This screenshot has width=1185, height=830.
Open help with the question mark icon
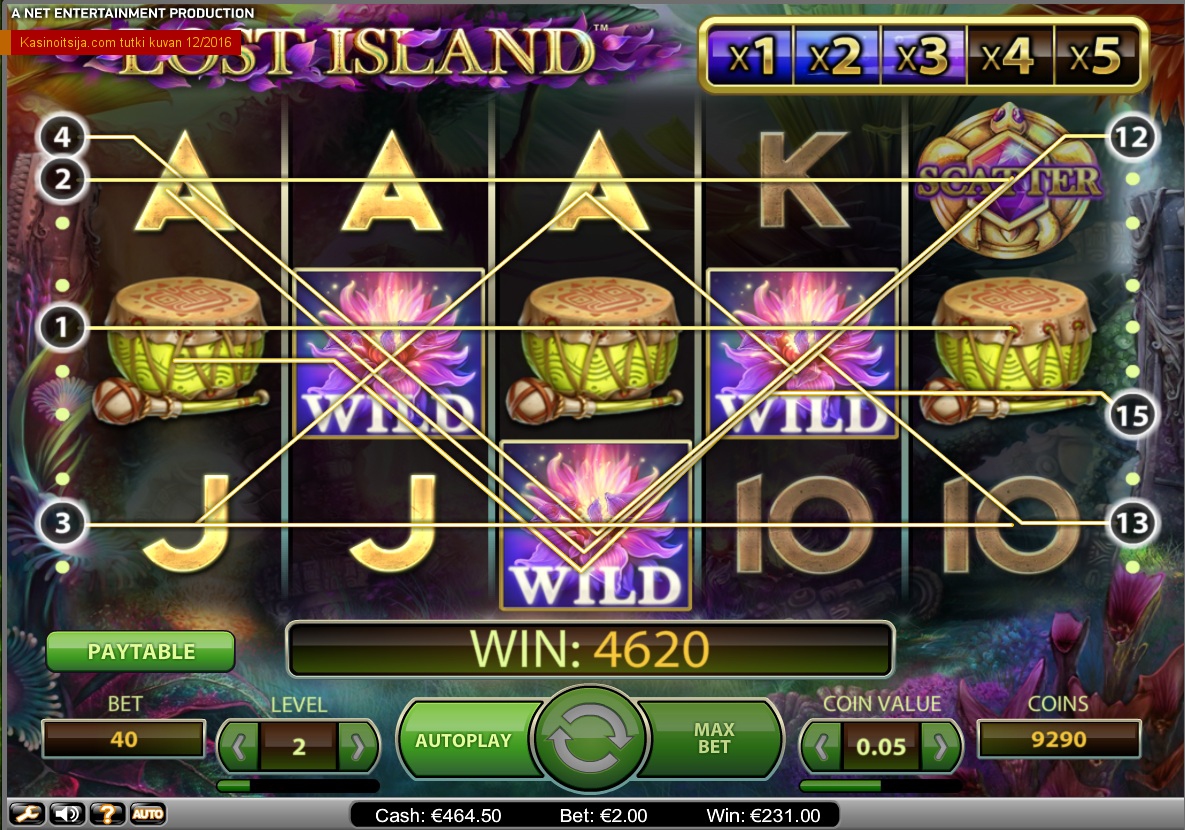pyautogui.click(x=107, y=813)
